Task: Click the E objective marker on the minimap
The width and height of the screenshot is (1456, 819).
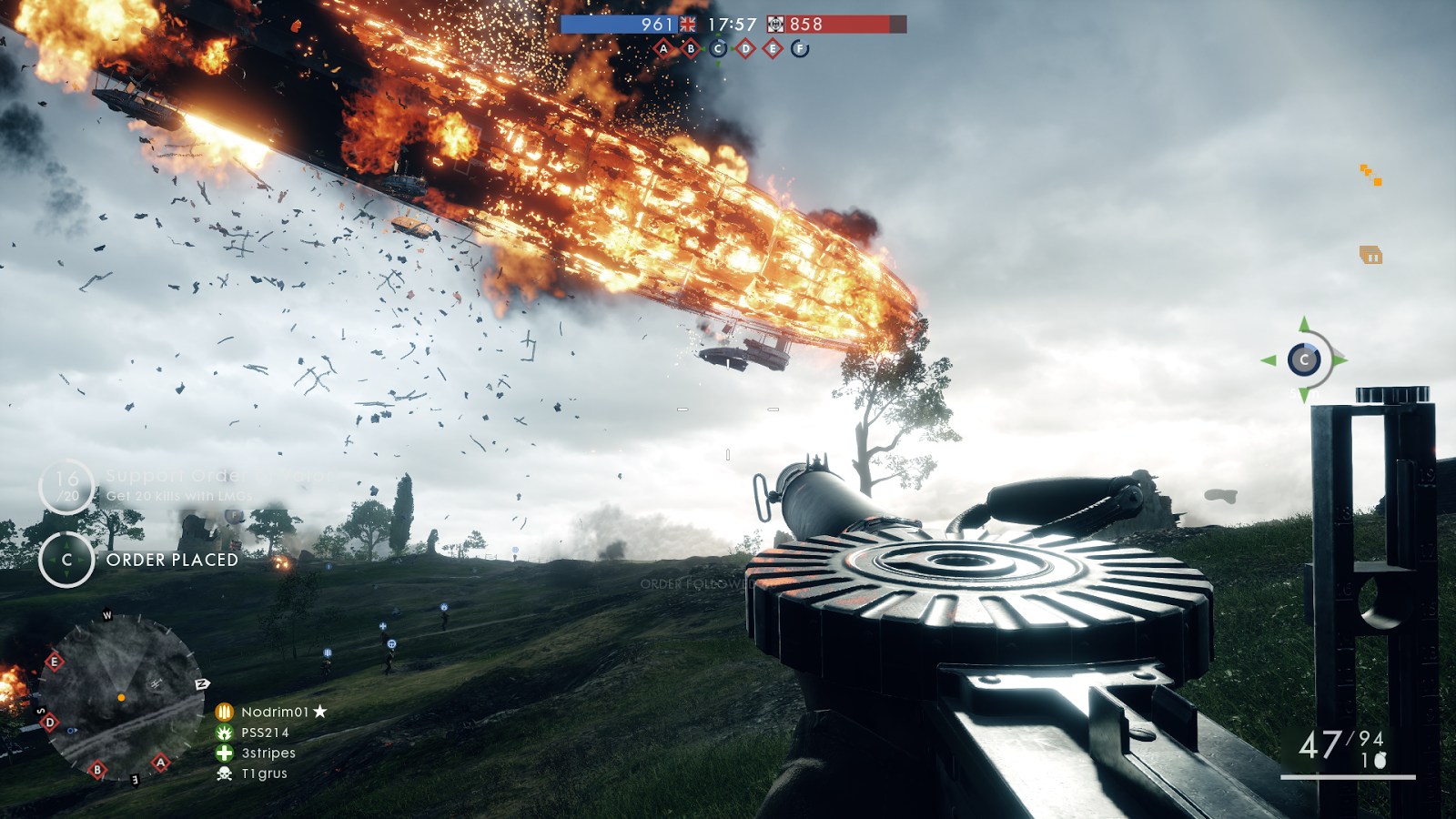Action: (54, 662)
